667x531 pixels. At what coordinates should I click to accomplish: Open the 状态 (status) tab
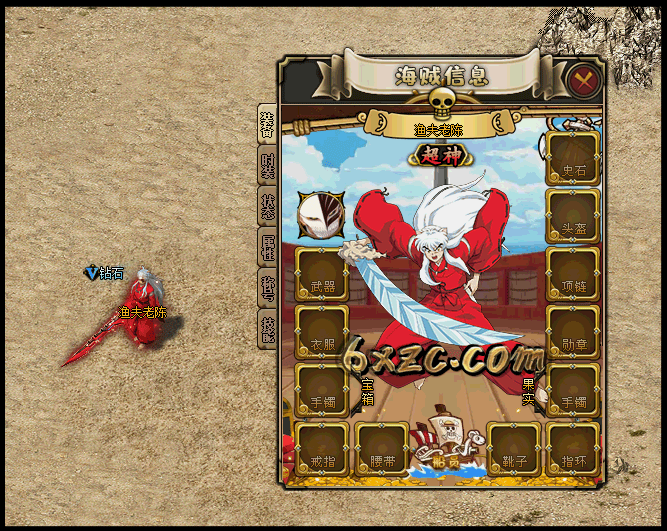click(x=267, y=207)
